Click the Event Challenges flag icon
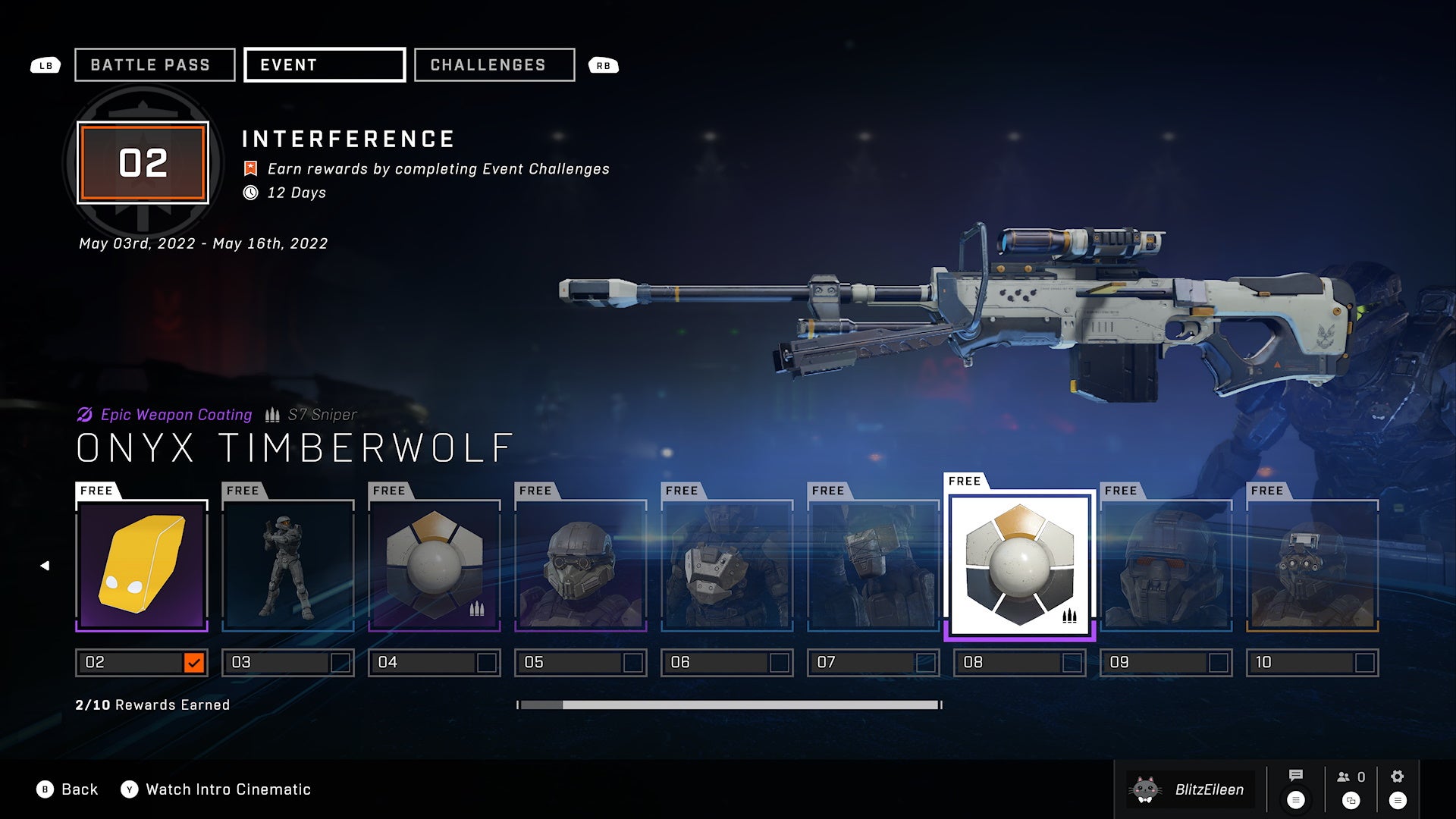This screenshot has height=819, width=1456. [249, 168]
